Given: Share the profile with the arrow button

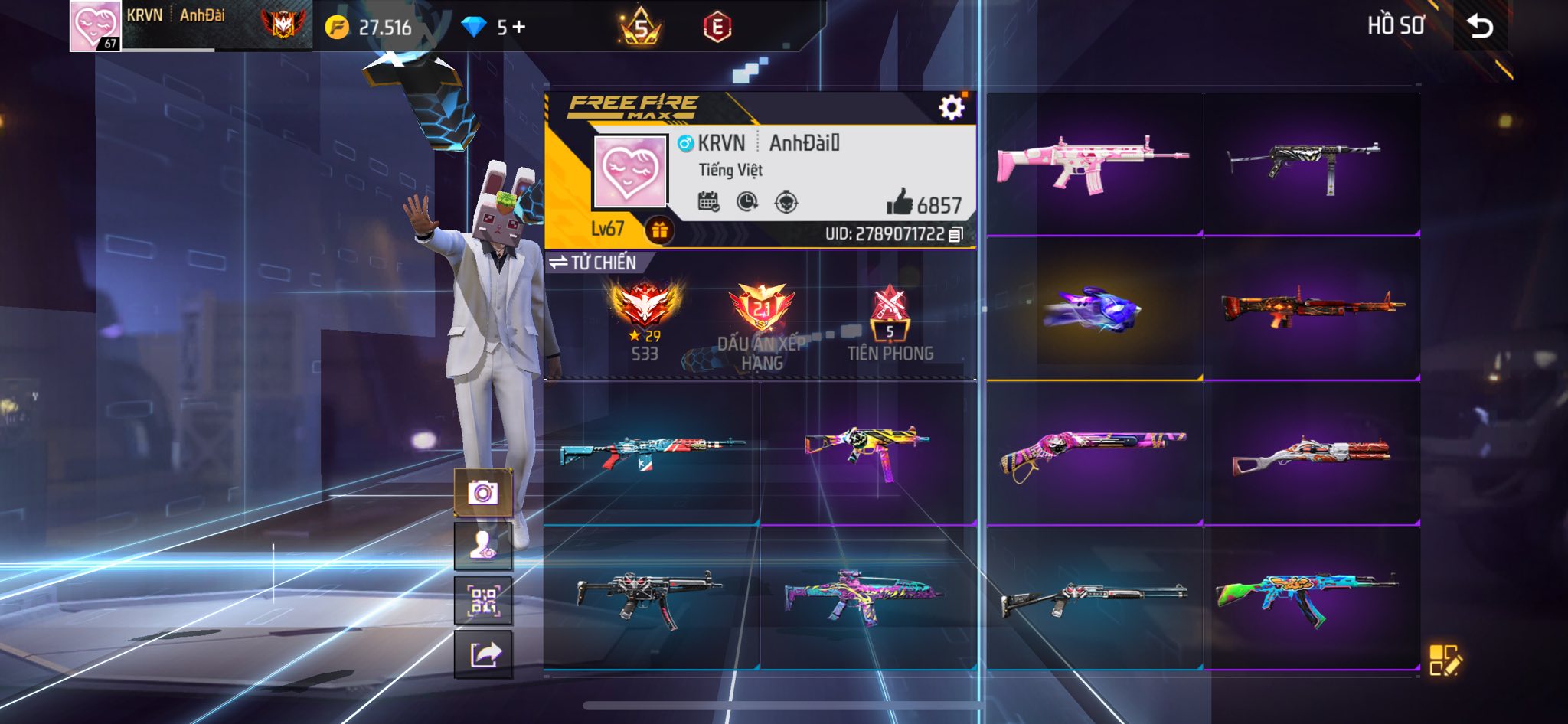Looking at the screenshot, I should pos(483,655).
